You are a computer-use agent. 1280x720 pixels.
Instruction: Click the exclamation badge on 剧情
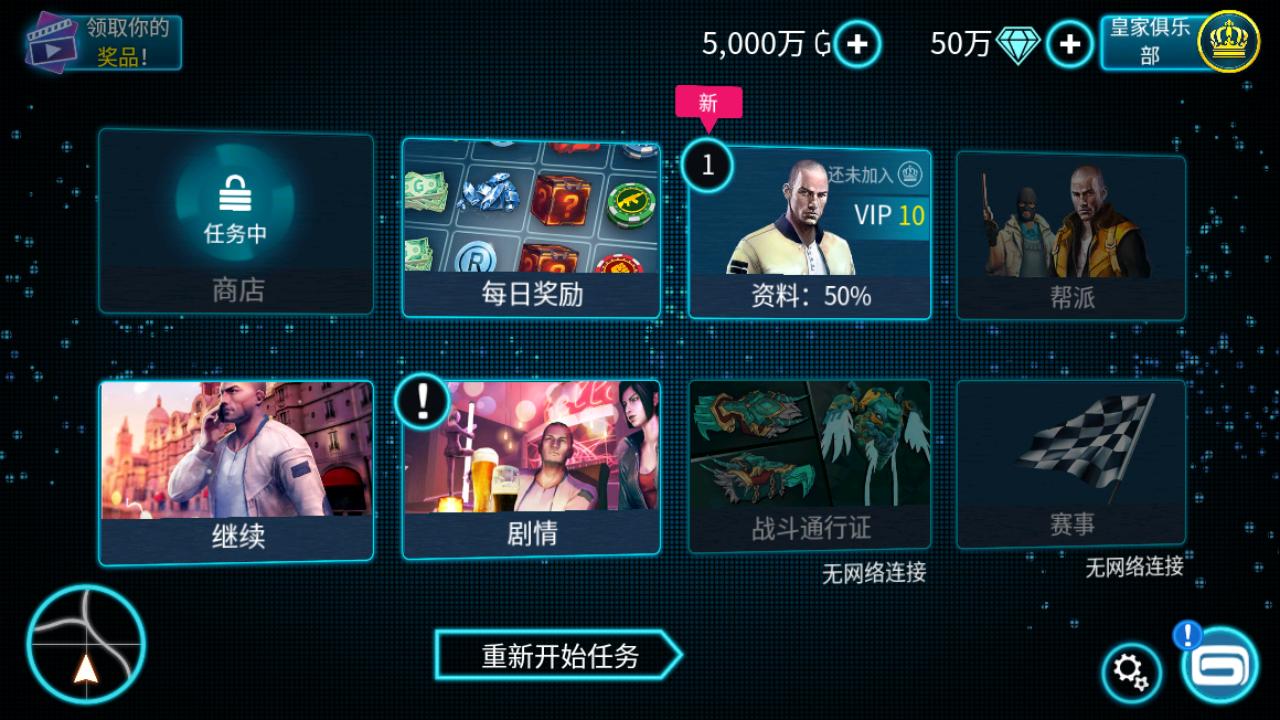pos(422,400)
